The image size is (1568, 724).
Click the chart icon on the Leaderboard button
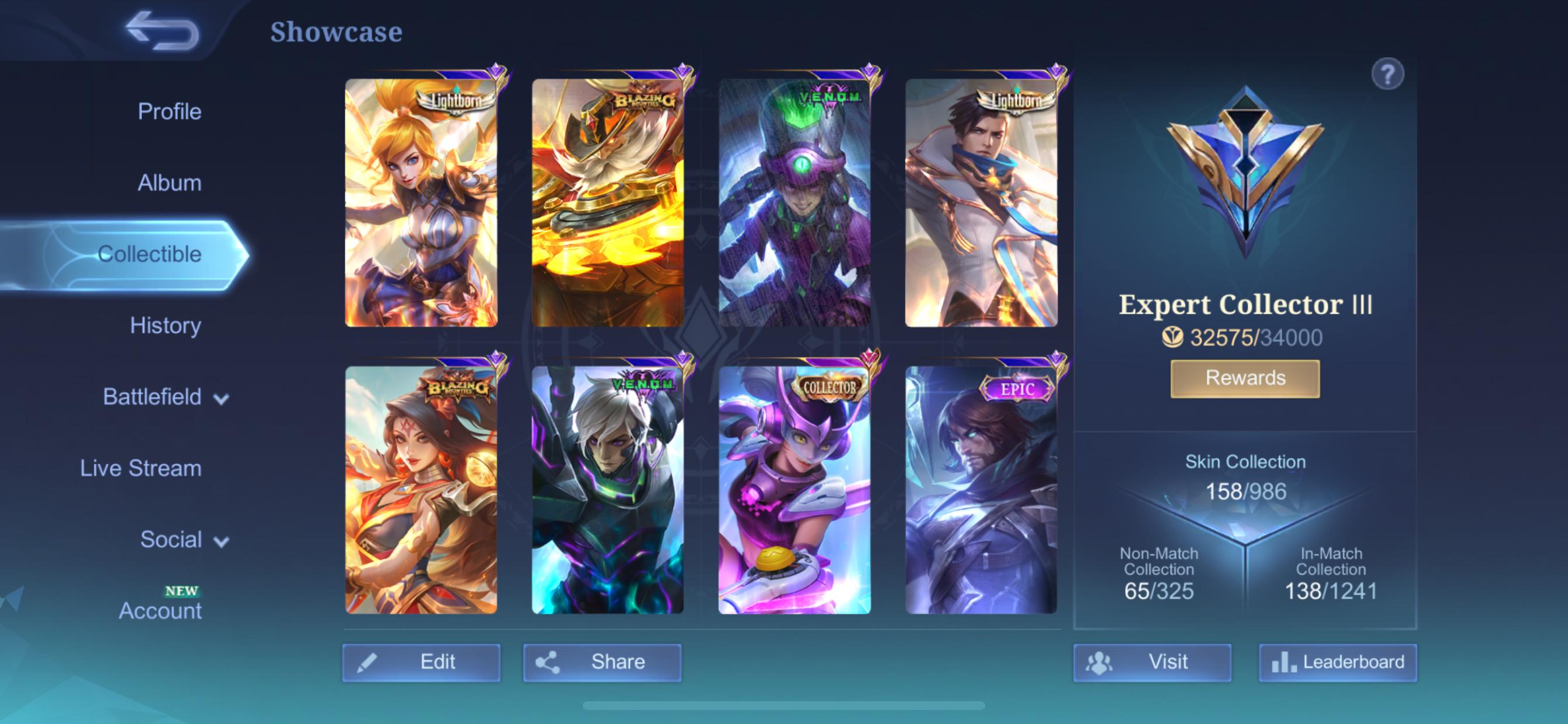tap(1283, 661)
